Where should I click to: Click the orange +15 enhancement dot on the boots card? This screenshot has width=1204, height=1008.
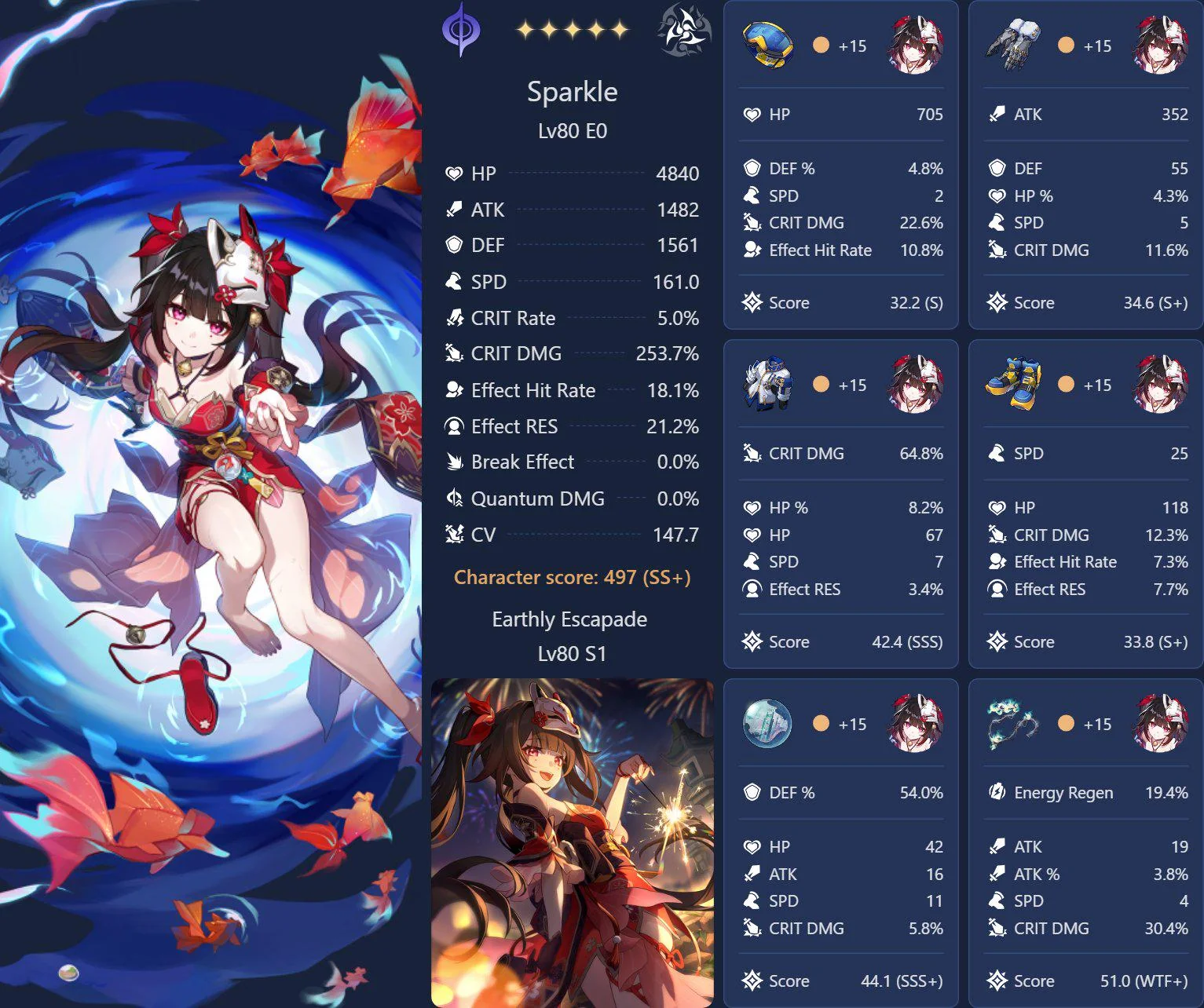[x=1066, y=385]
